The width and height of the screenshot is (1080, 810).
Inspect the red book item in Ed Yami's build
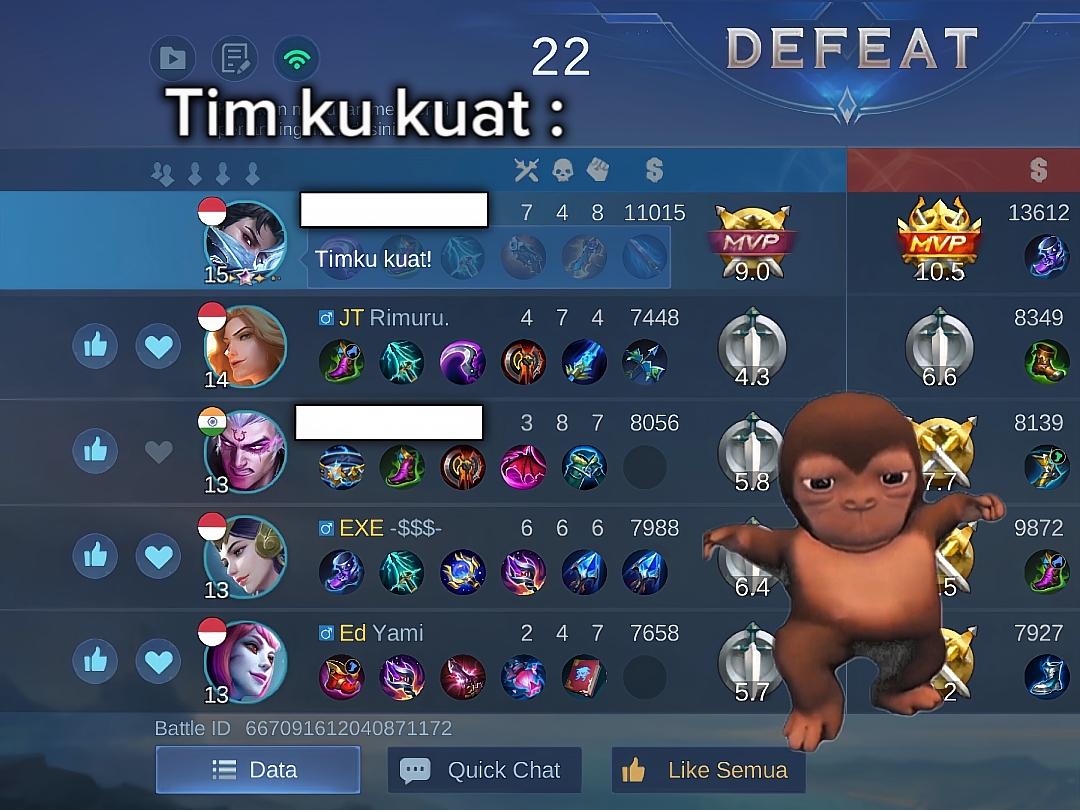pos(584,677)
